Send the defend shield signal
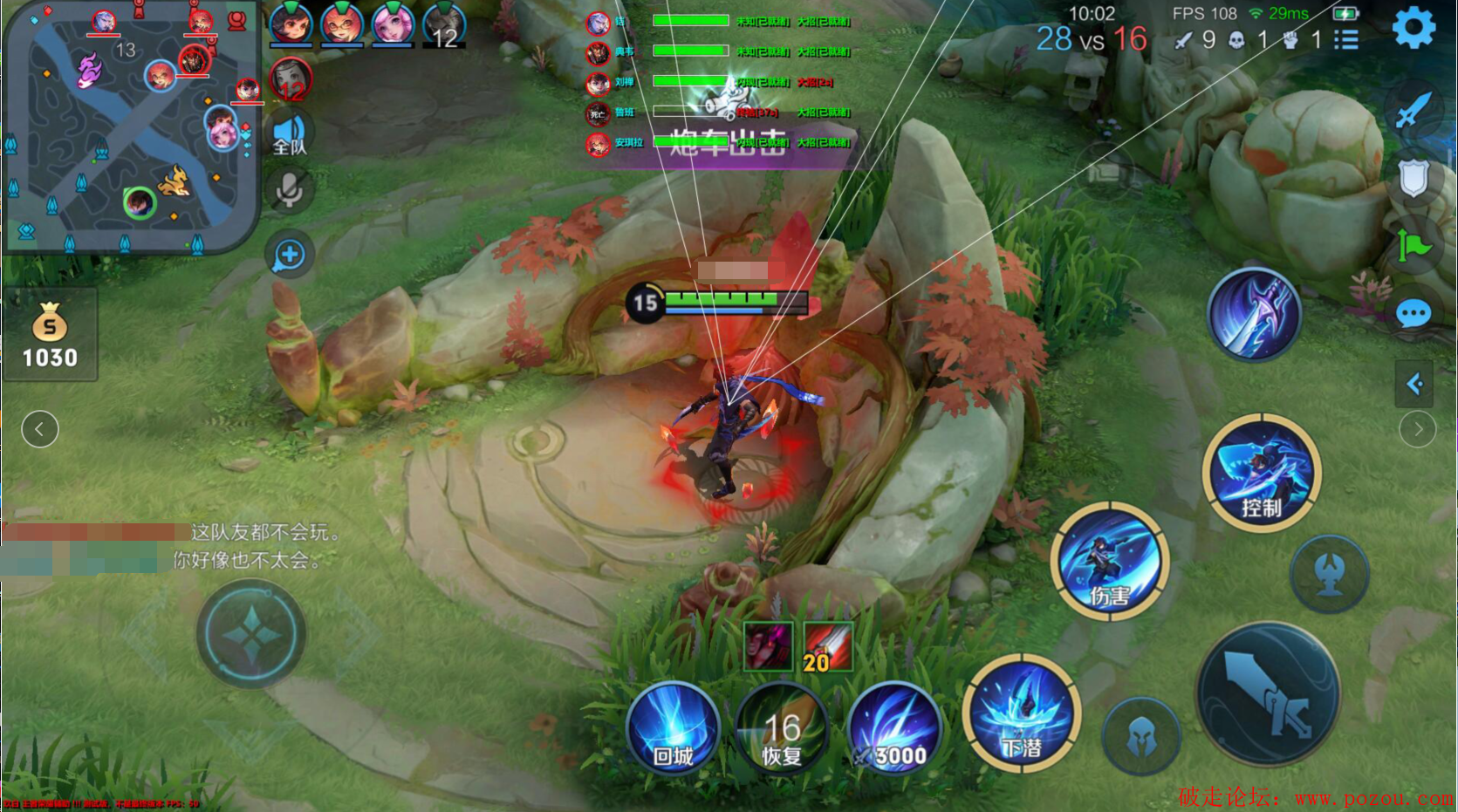Image resolution: width=1458 pixels, height=812 pixels. click(x=1413, y=177)
